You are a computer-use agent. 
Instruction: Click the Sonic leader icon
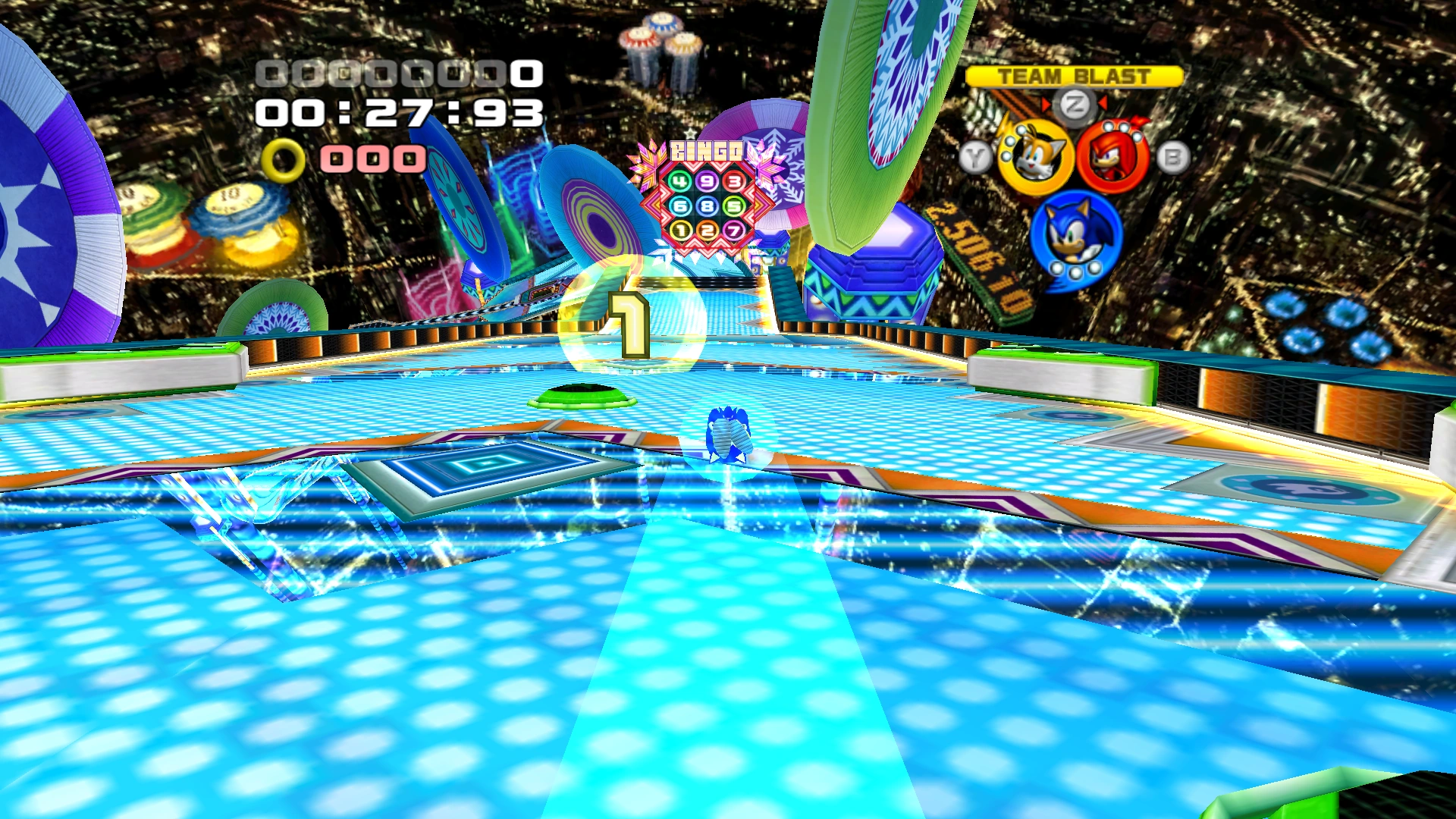[1075, 237]
